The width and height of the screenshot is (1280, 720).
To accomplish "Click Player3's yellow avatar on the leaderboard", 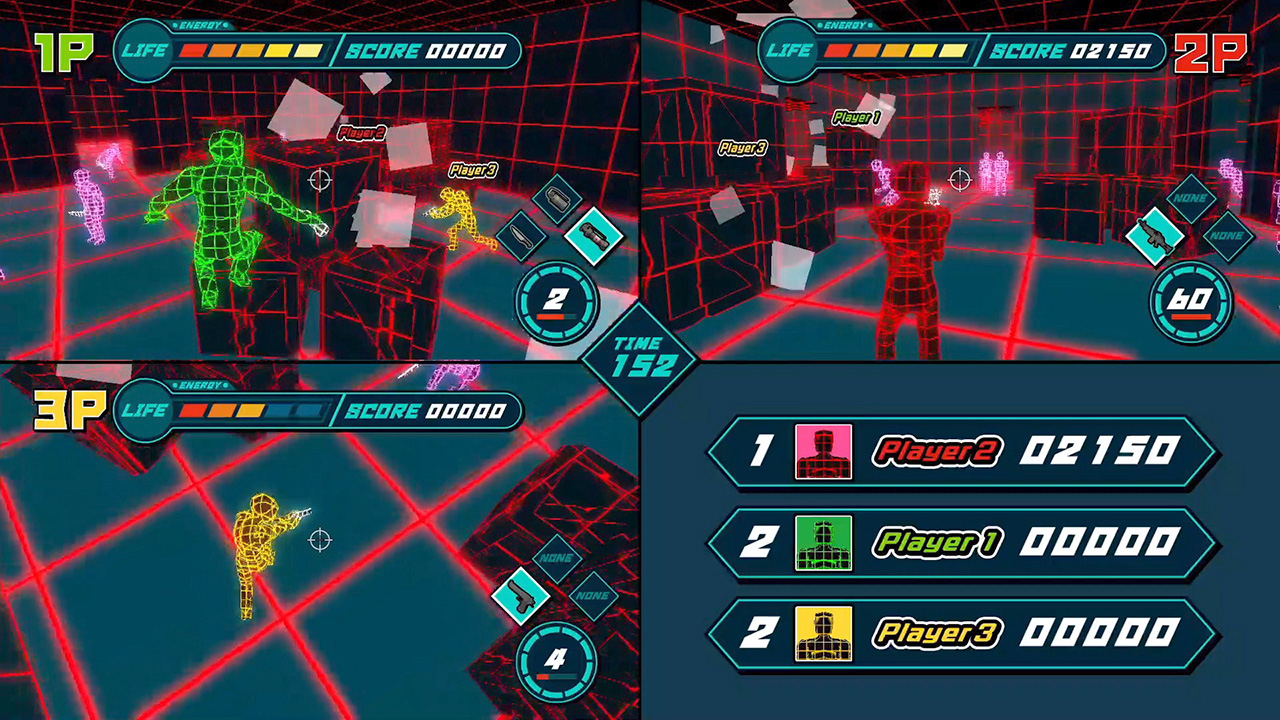I will [823, 634].
